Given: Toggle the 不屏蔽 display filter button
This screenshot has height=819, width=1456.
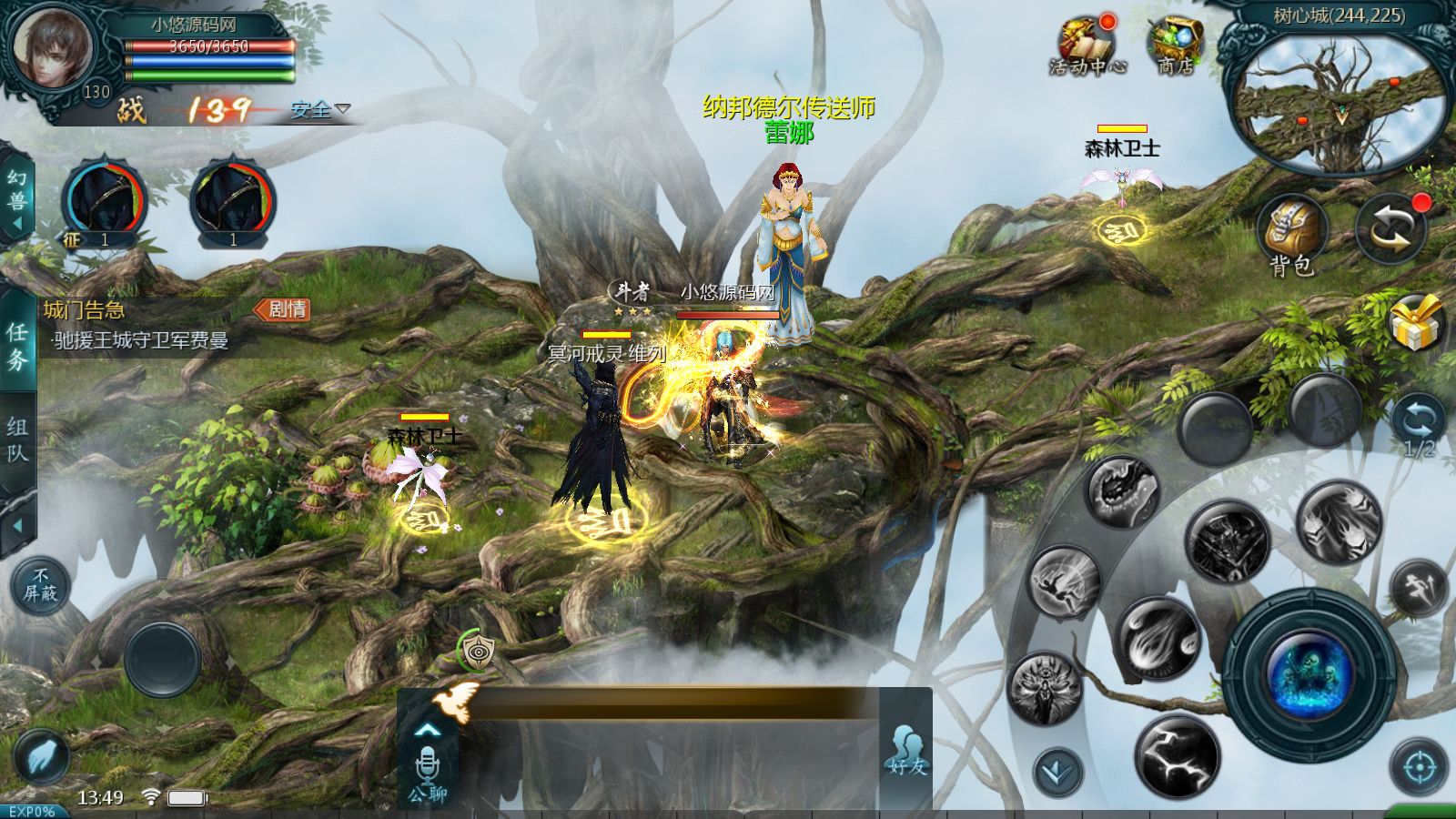Looking at the screenshot, I should click(40, 584).
